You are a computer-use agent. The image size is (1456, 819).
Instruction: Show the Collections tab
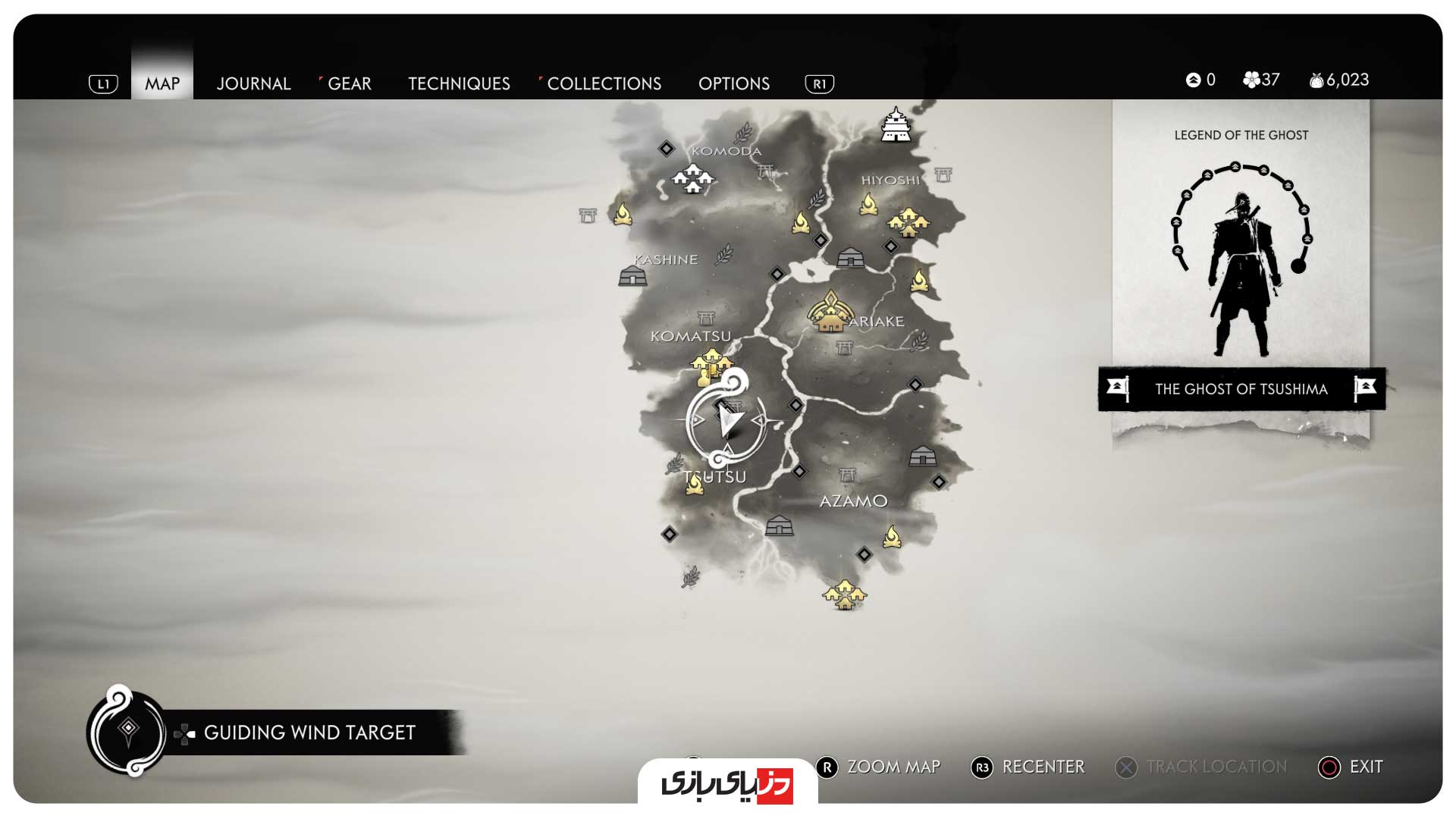[x=604, y=83]
